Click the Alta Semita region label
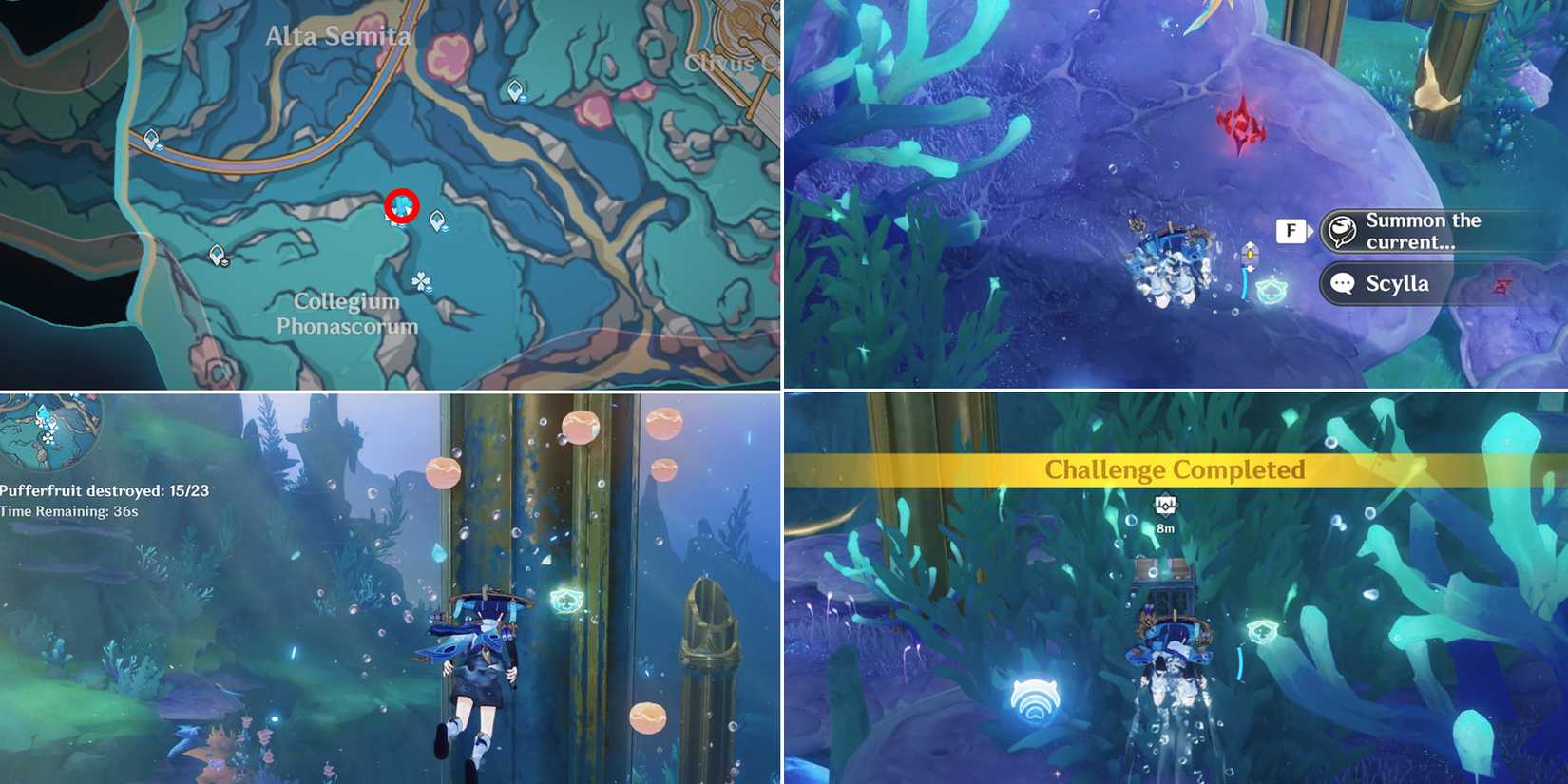The height and width of the screenshot is (784, 1568). pos(338,36)
